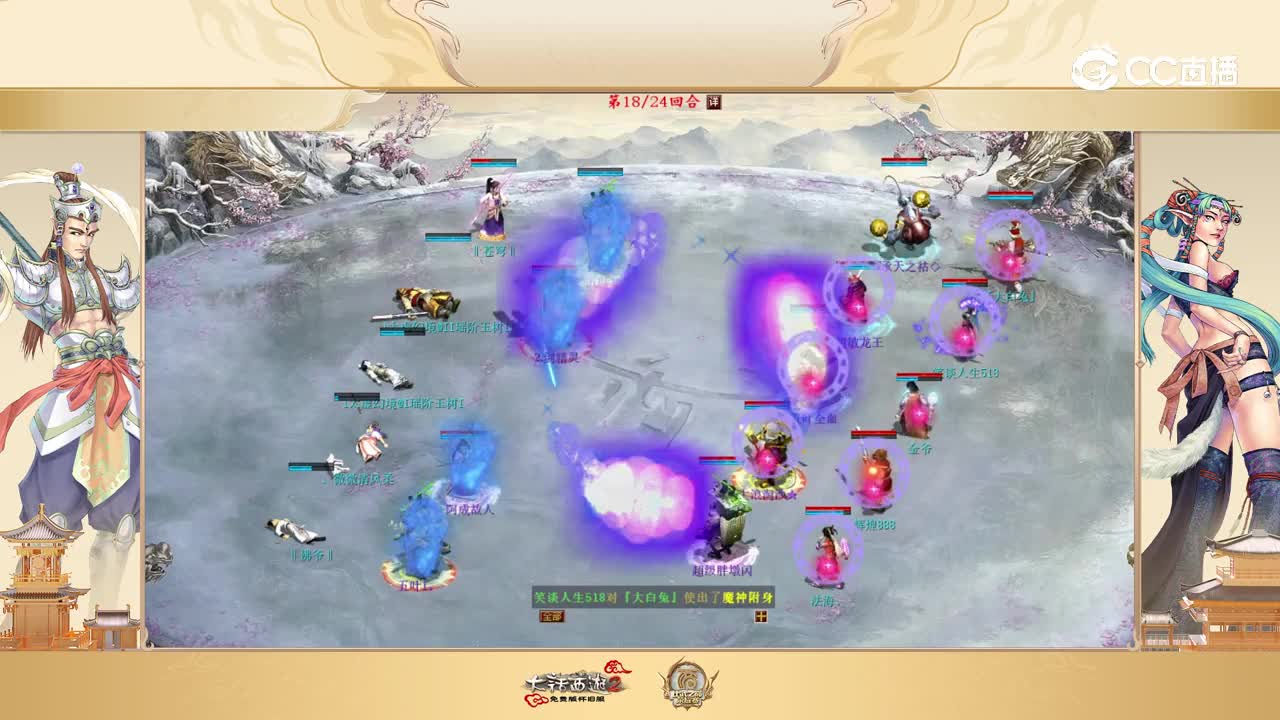Click the plus icon right of the battle log
1280x720 pixels.
[761, 617]
